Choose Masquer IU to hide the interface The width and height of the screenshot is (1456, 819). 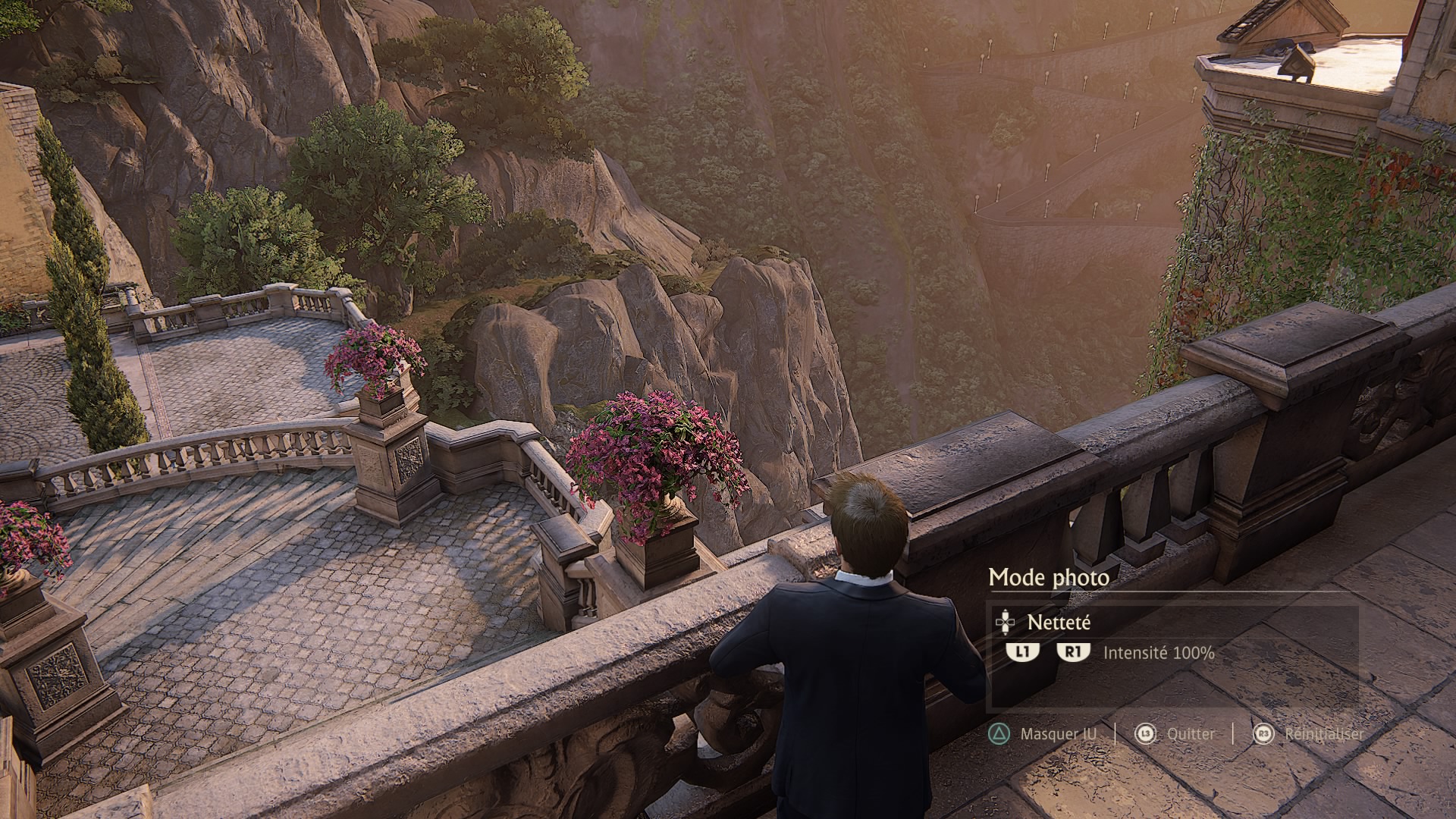click(1058, 734)
